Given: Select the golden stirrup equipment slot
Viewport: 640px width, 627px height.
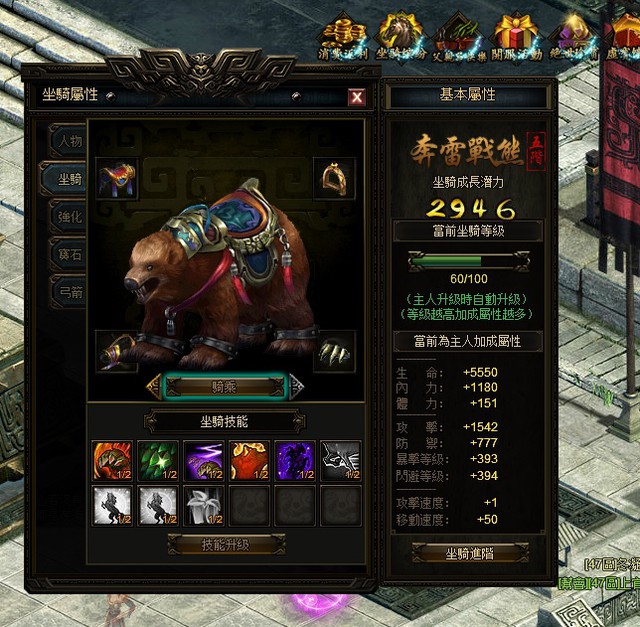Looking at the screenshot, I should point(333,179).
